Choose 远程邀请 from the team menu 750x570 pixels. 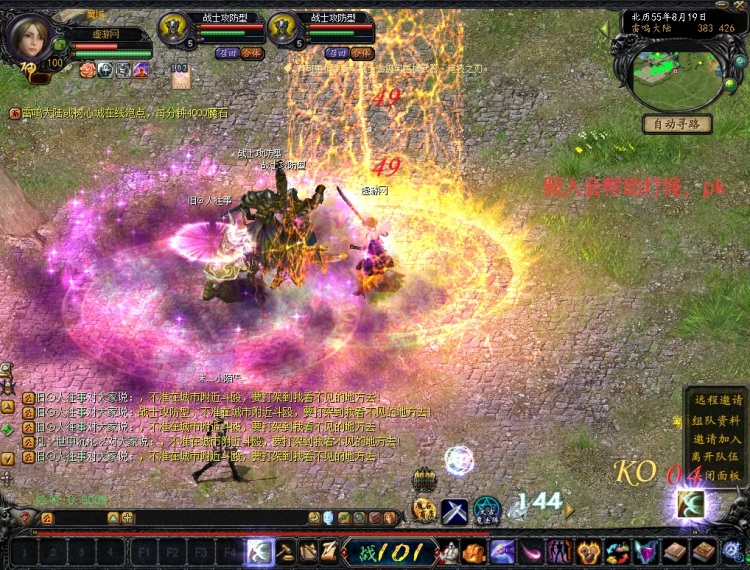(x=717, y=400)
